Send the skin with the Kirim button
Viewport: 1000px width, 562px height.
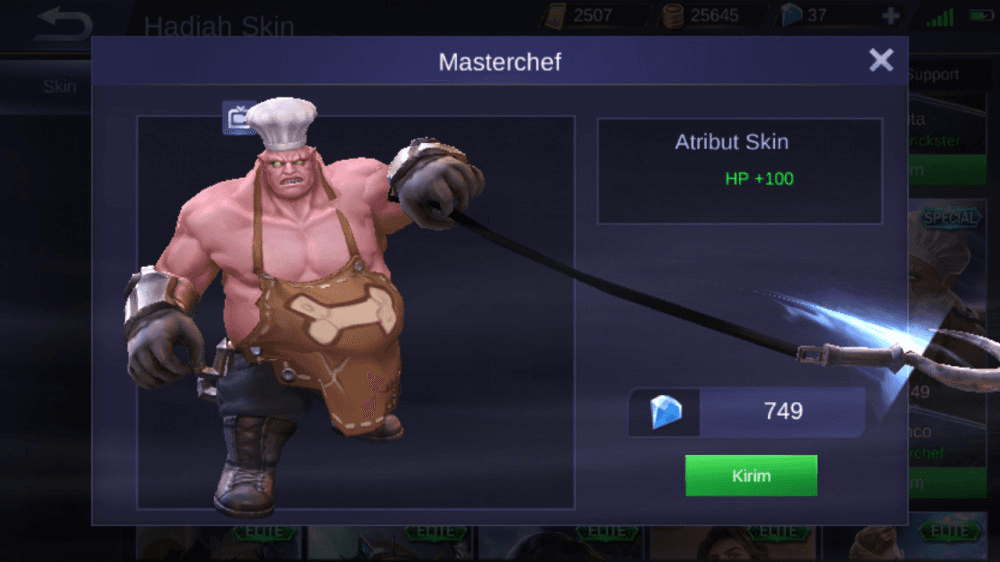(751, 476)
